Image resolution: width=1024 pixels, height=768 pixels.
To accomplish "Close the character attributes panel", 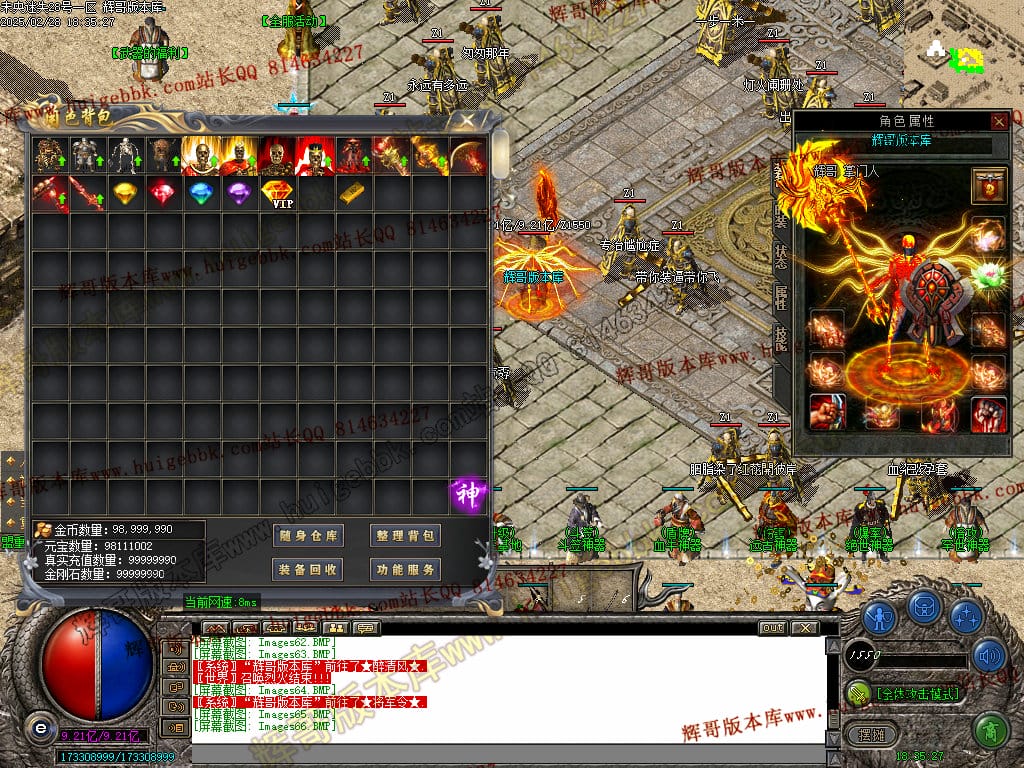I will [x=999, y=121].
